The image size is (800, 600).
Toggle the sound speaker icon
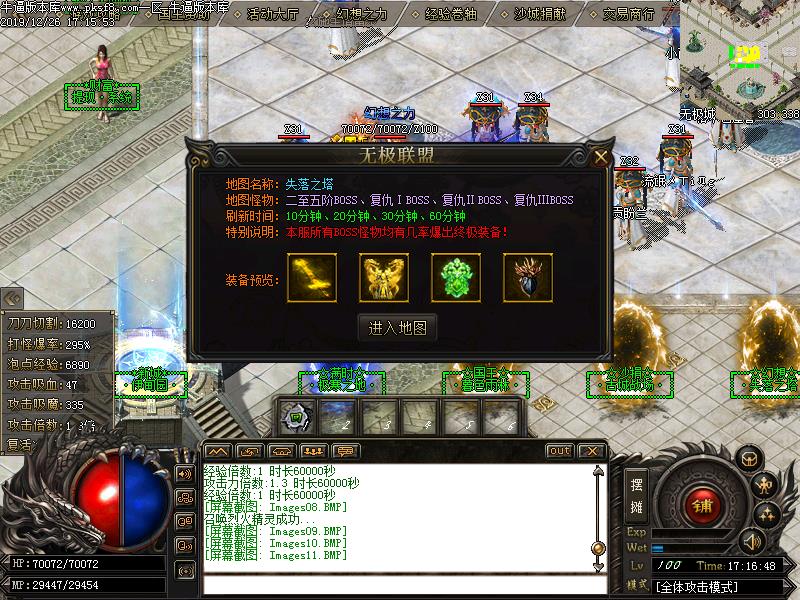point(184,474)
